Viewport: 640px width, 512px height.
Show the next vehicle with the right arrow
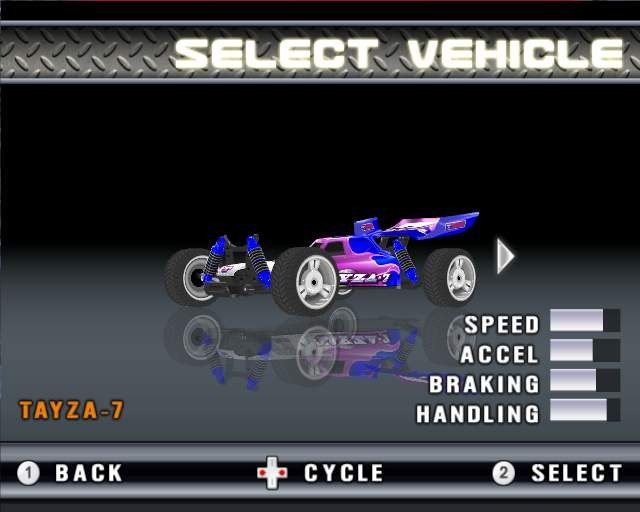[505, 256]
